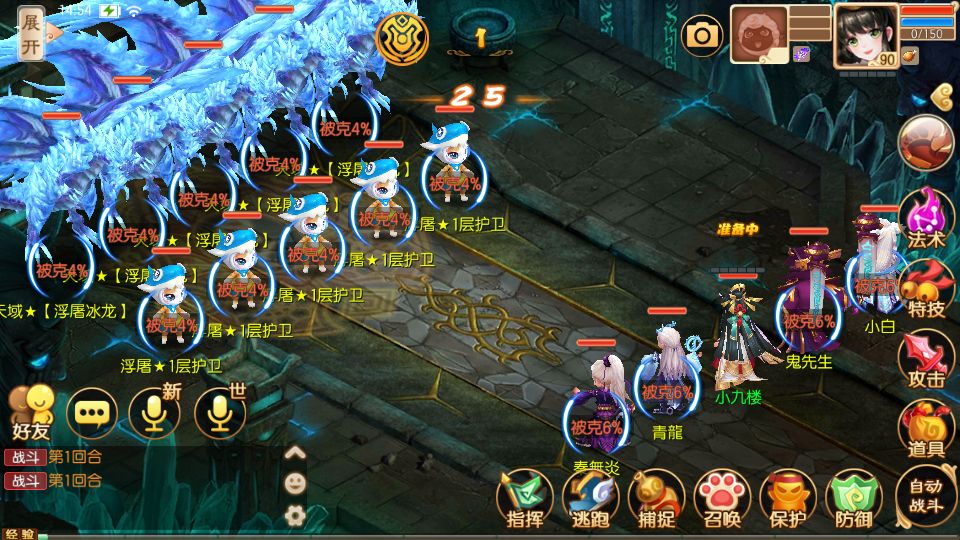Open the 召唤 summon menu
This screenshot has height=540, width=960.
coord(723,498)
